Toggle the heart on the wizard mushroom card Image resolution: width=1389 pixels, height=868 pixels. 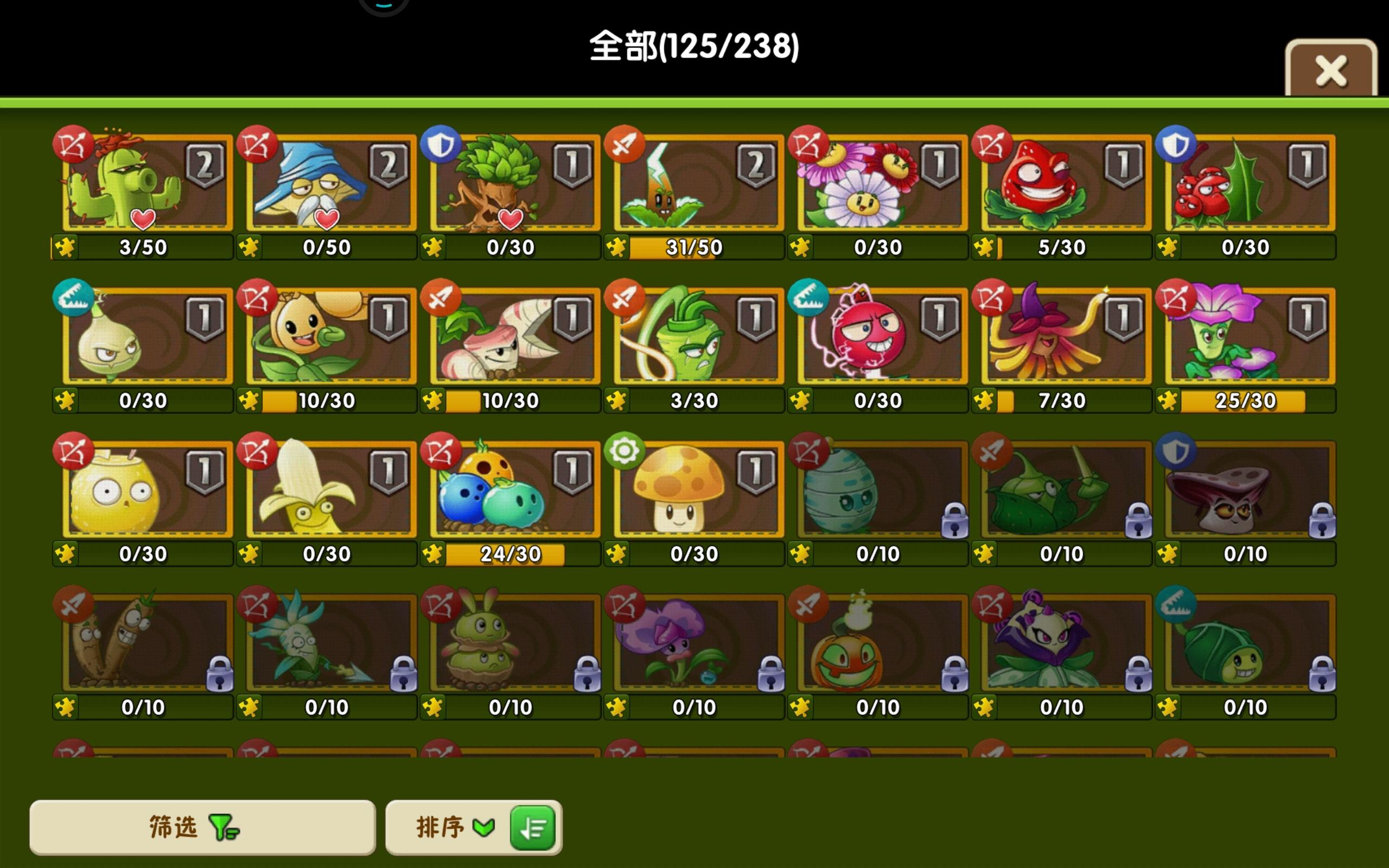pyautogui.click(x=327, y=219)
